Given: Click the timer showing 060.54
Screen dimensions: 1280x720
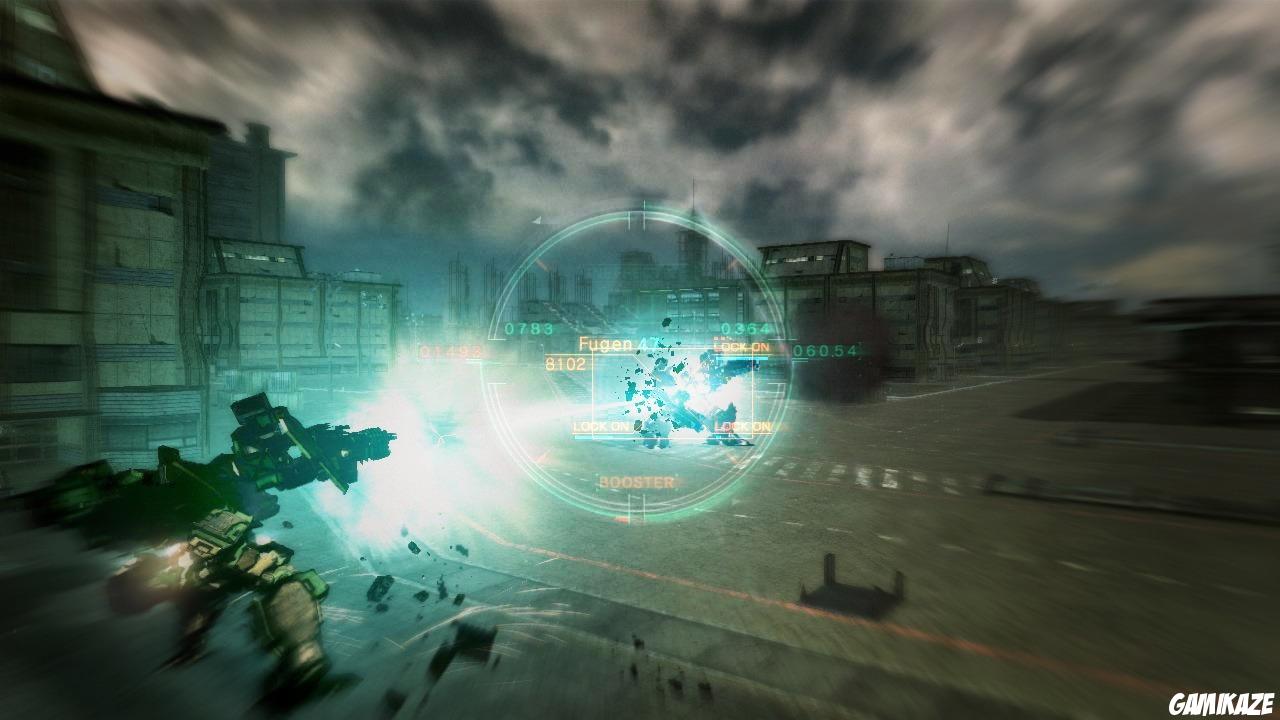Looking at the screenshot, I should tap(824, 351).
